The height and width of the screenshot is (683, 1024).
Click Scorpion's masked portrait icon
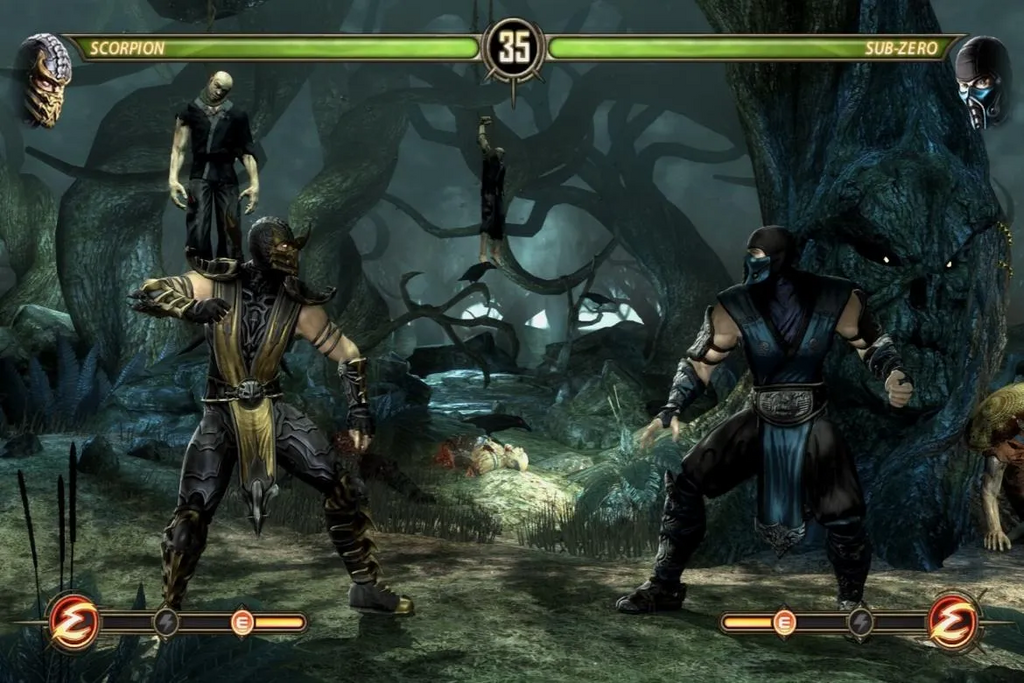point(46,79)
